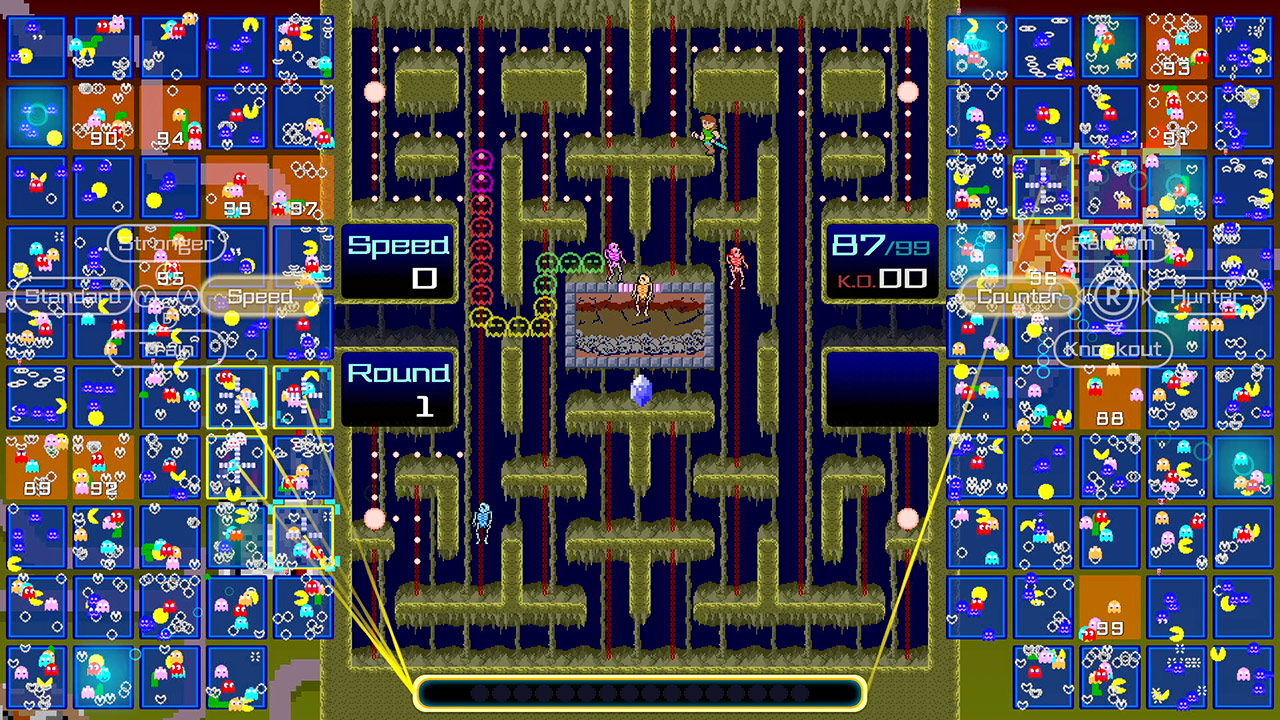Screen dimensions: 1280x720
Task: Click the upward triangle above the R button
Action: pyautogui.click(x=1112, y=264)
